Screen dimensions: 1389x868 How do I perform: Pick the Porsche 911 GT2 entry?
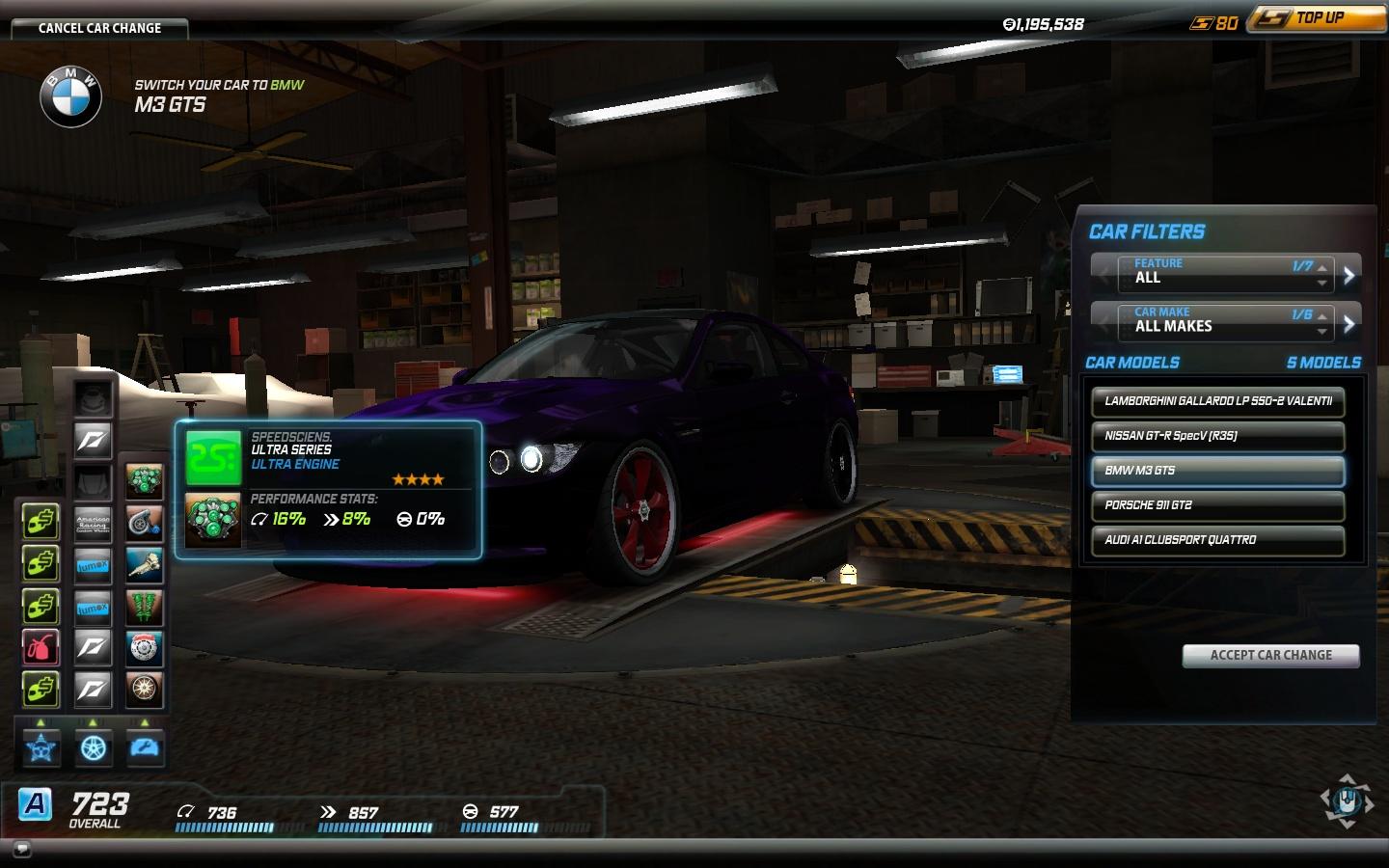tap(1217, 505)
